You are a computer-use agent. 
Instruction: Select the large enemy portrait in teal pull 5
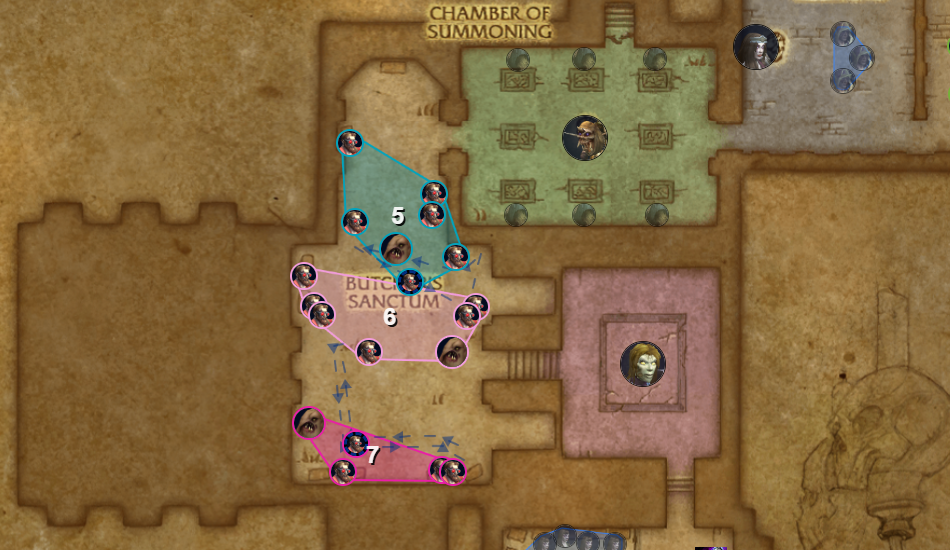tap(396, 249)
